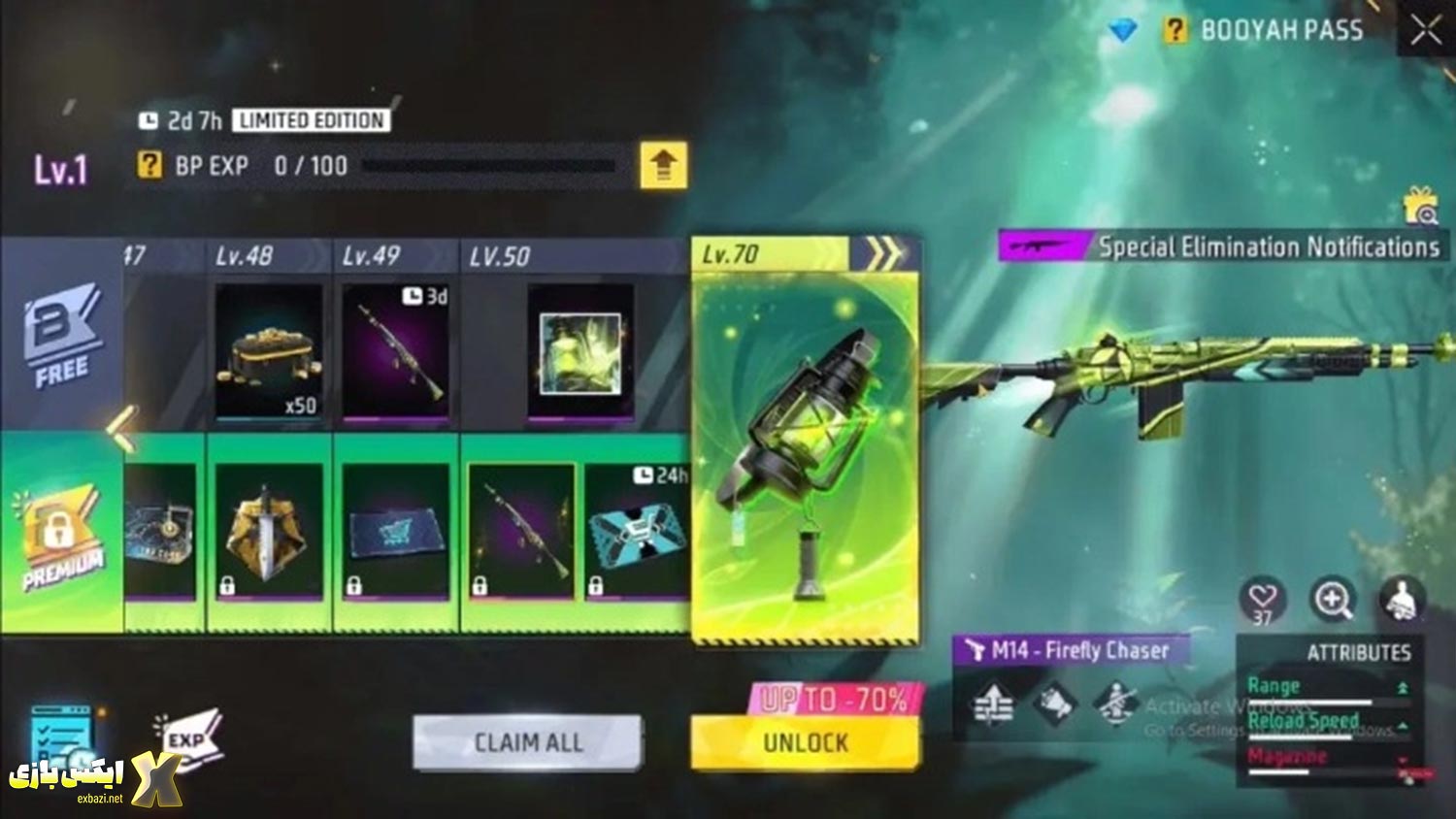
Task: Click the heart favorite icon showing 37
Action: (1264, 600)
